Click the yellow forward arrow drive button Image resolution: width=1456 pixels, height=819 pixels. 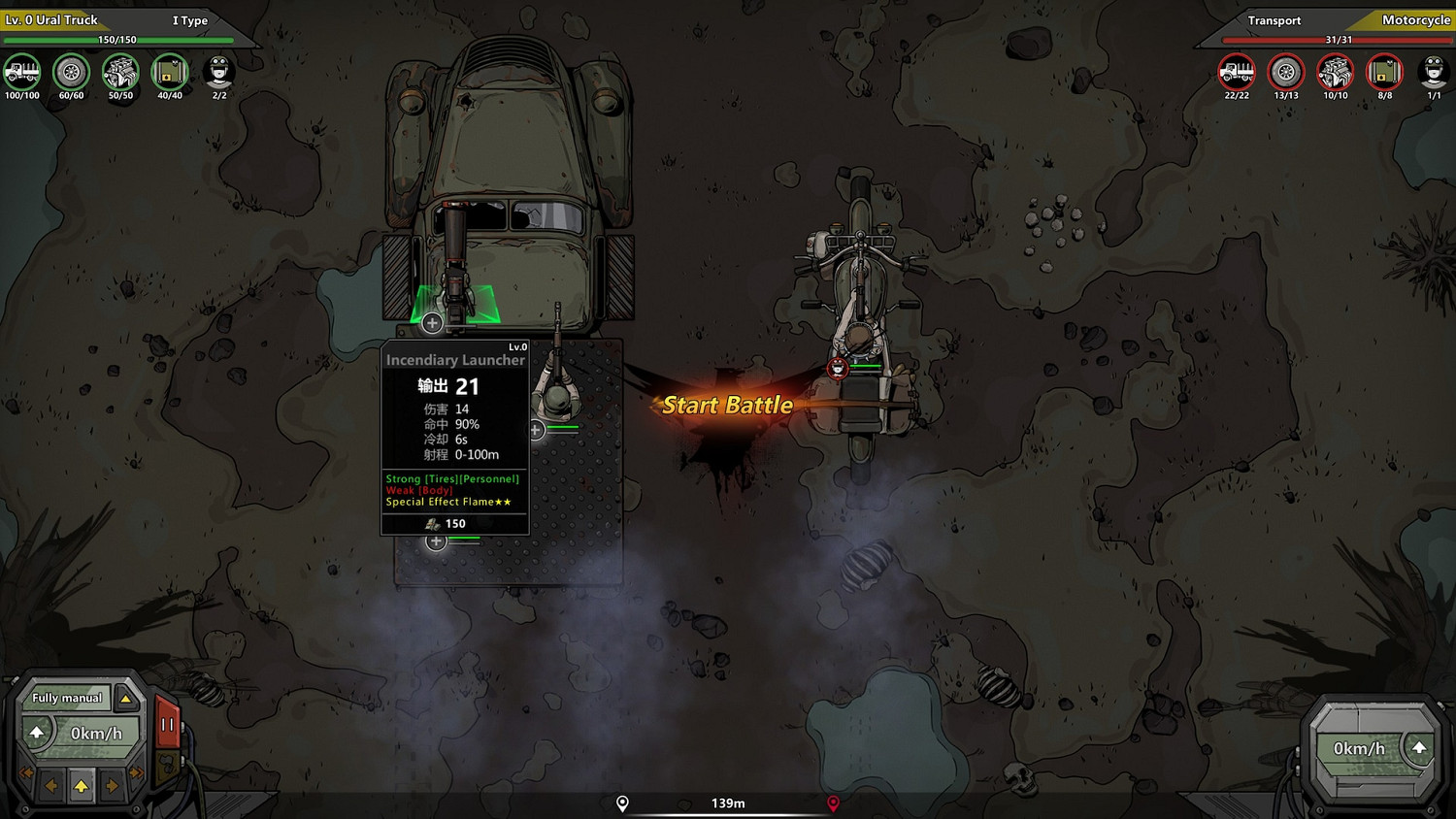tap(82, 785)
